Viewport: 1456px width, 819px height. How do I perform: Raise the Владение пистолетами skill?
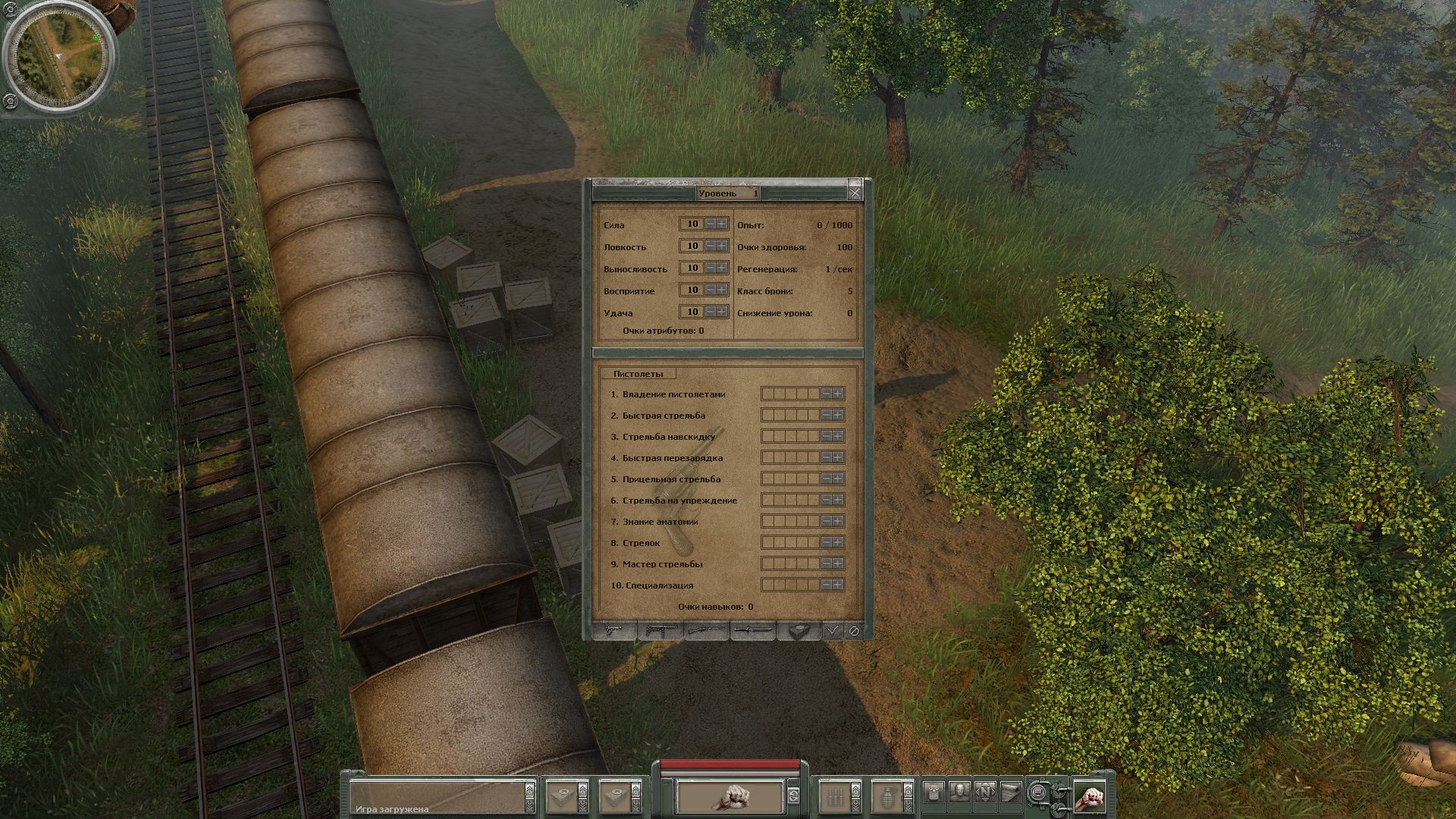point(837,394)
